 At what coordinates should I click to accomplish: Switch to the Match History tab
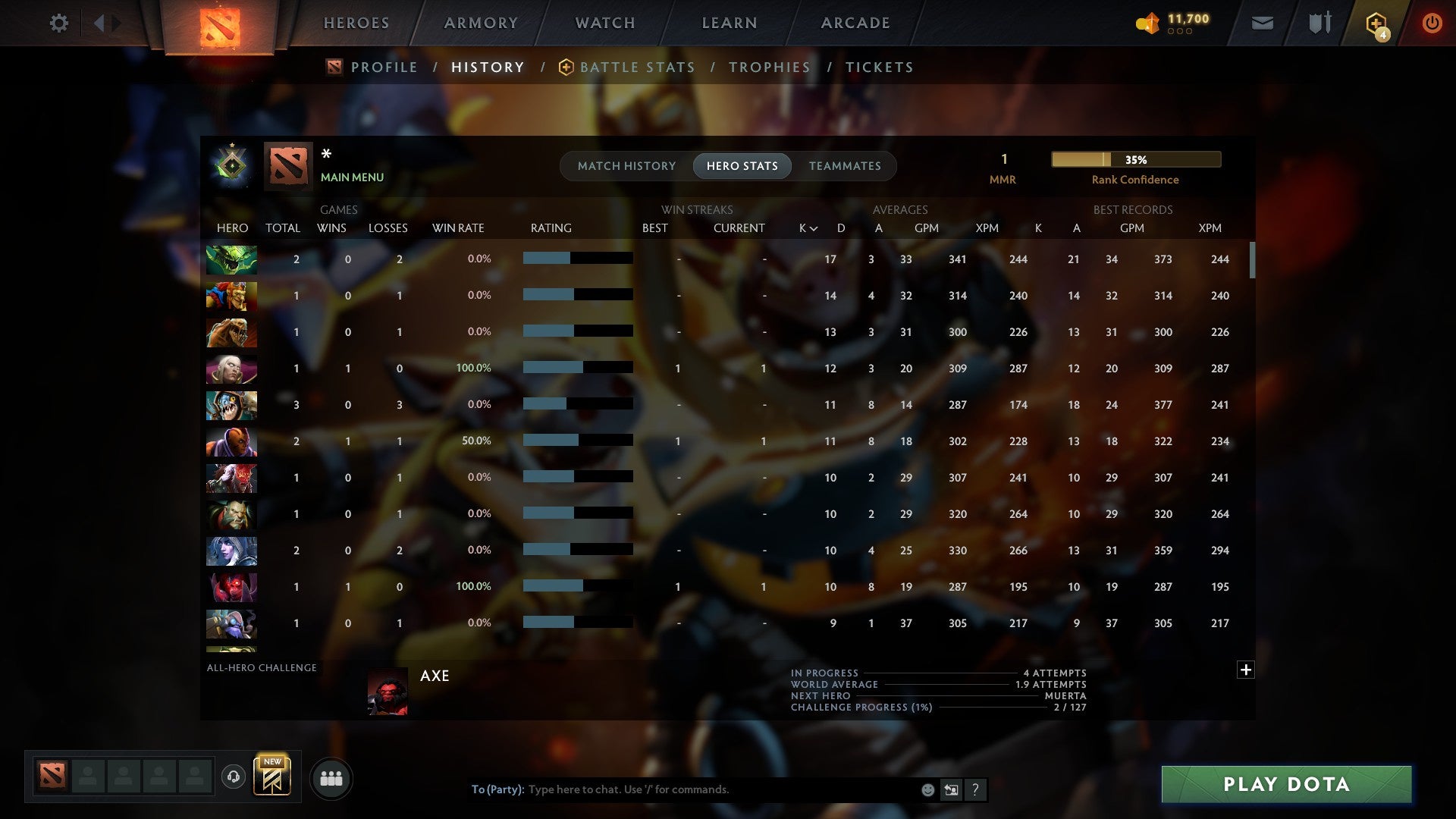click(x=626, y=166)
